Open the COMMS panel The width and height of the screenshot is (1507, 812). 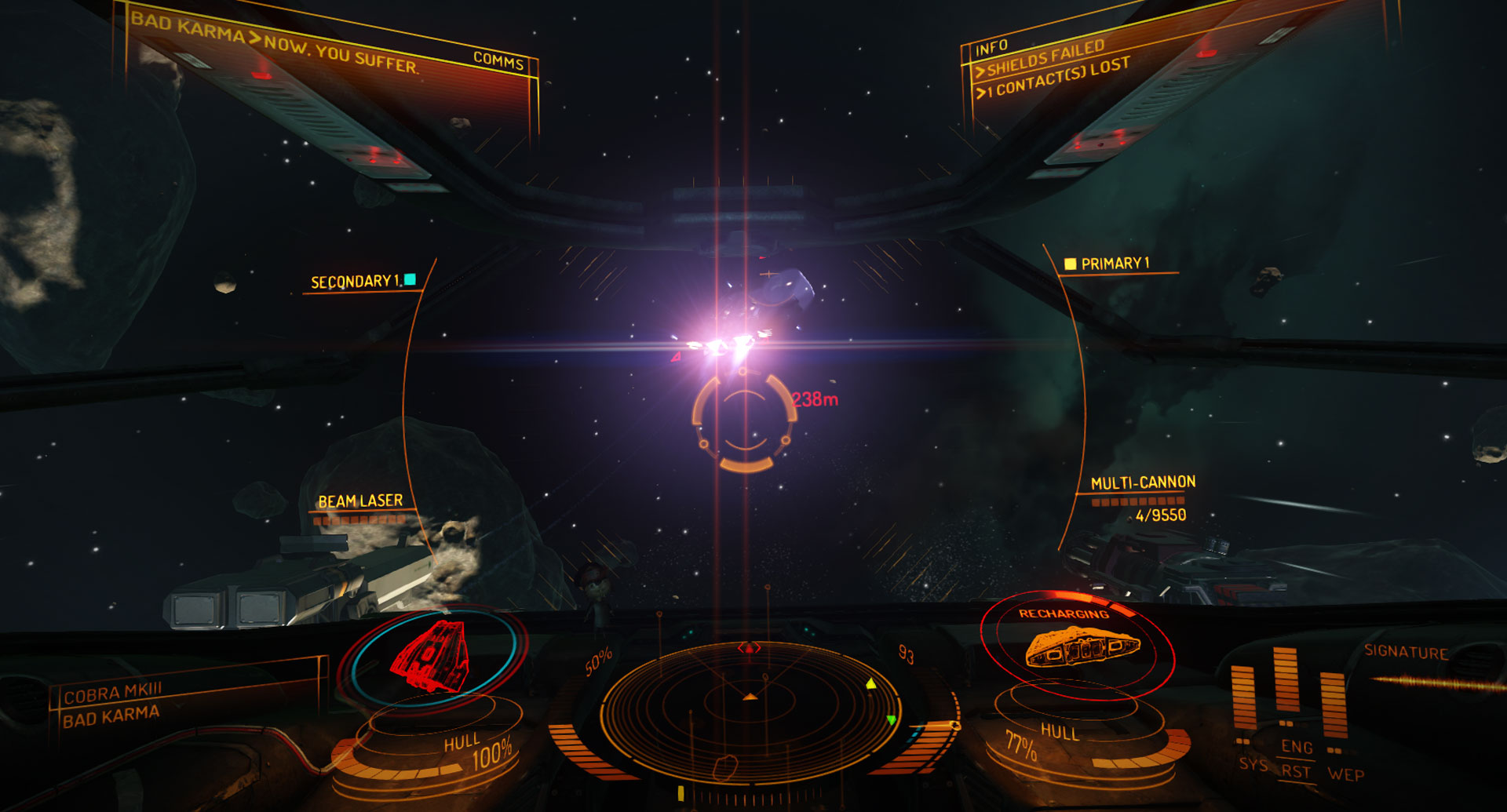pos(498,60)
